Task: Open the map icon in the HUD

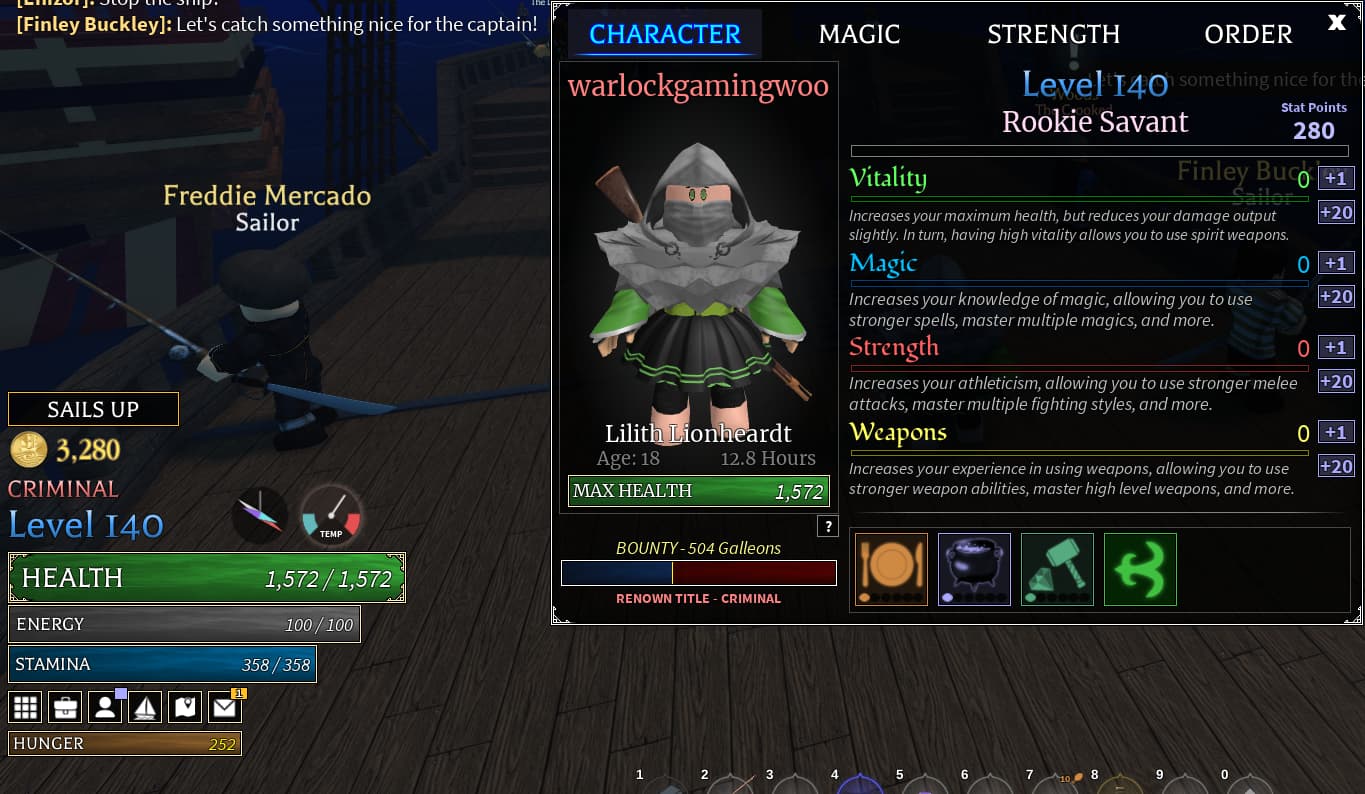Action: point(185,708)
